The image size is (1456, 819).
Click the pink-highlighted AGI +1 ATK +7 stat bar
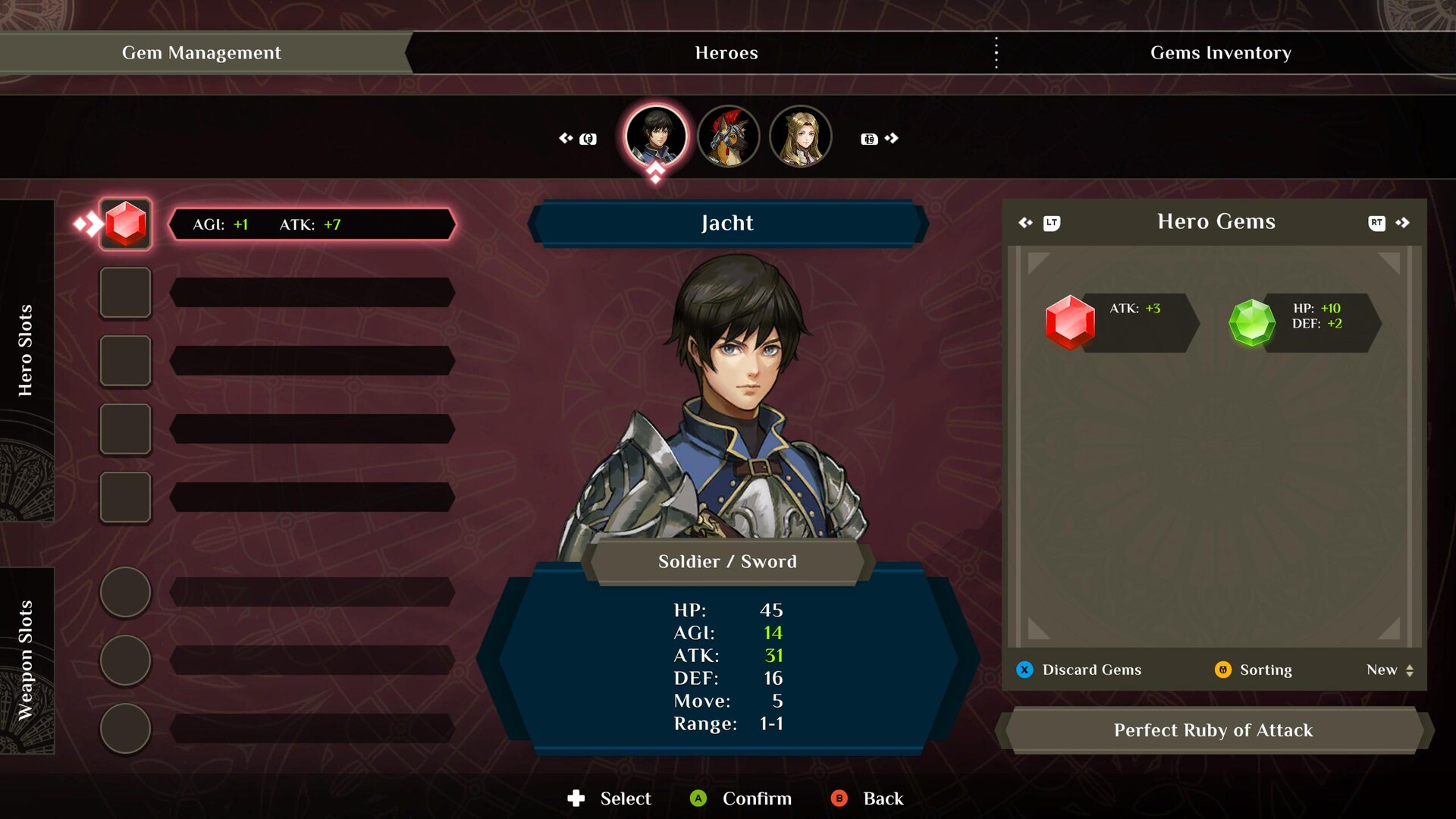click(x=311, y=224)
